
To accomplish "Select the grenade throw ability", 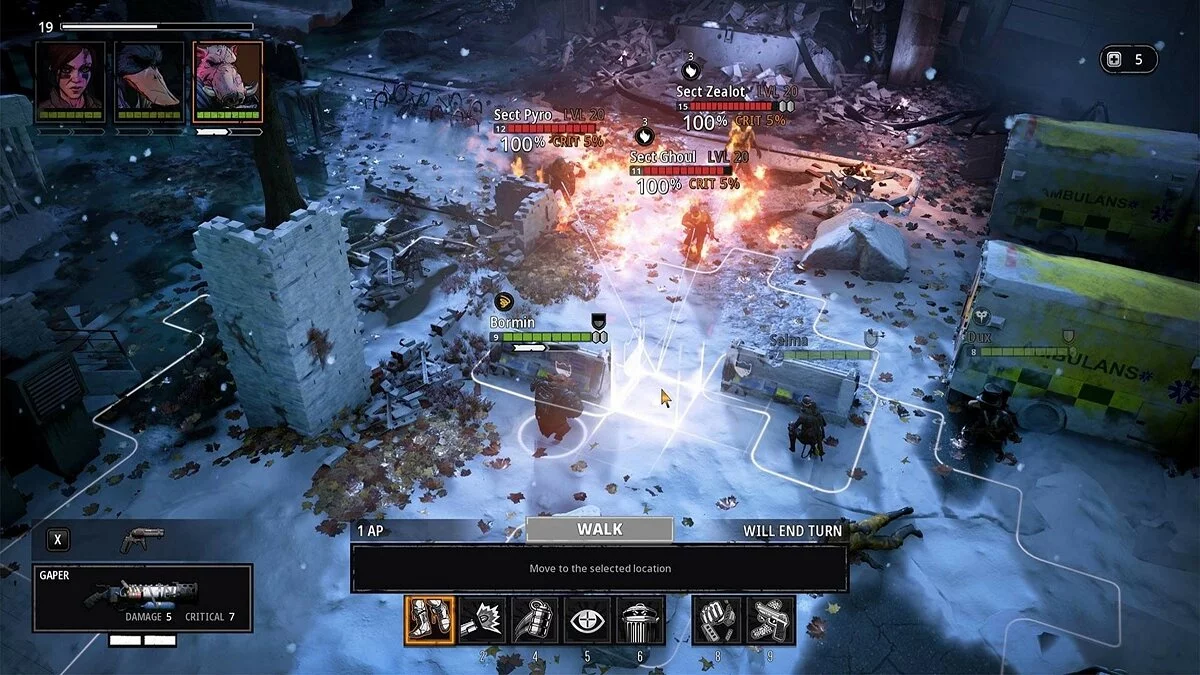I will (x=535, y=620).
